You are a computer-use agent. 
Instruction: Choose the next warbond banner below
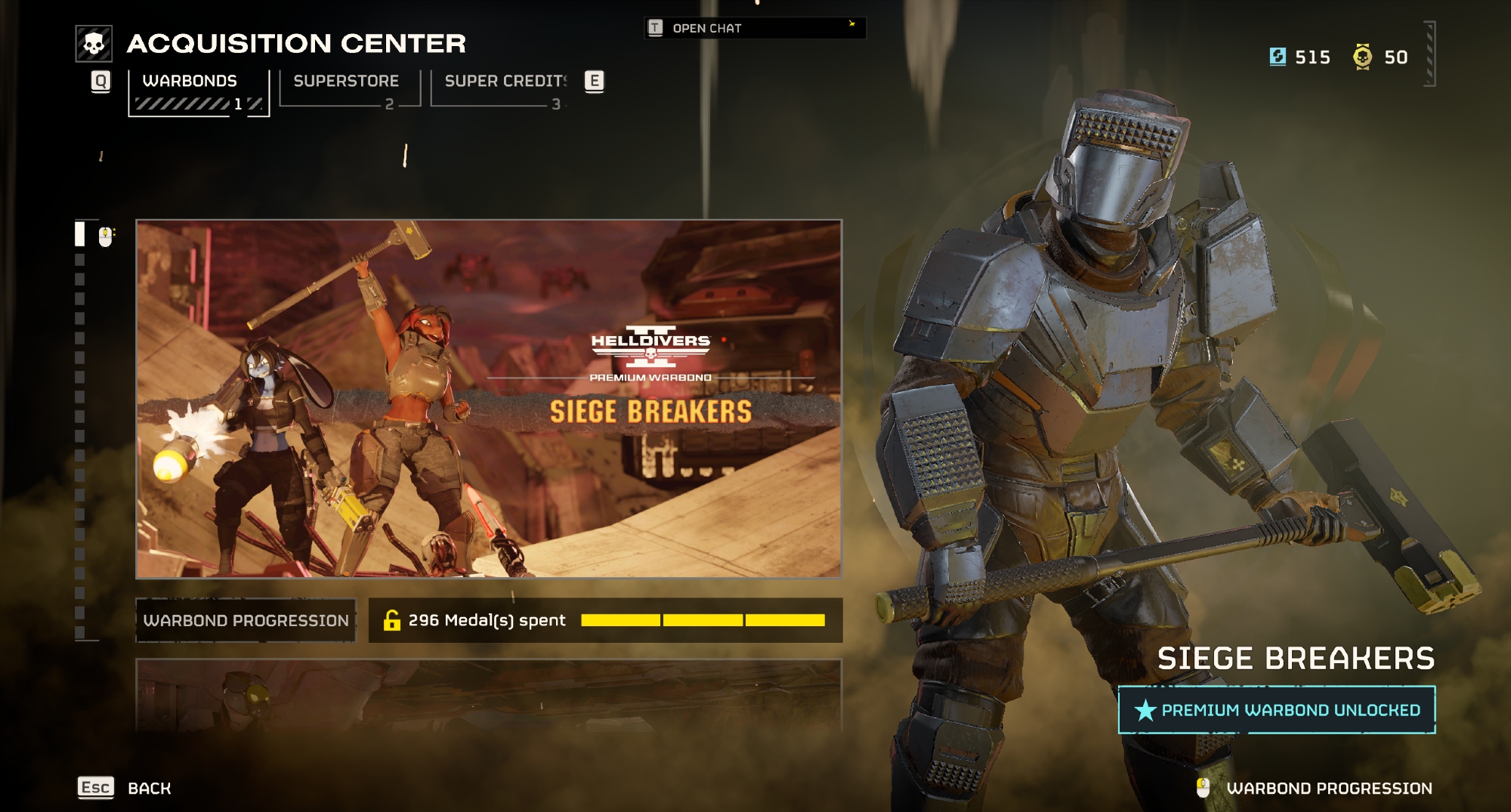coord(489,695)
